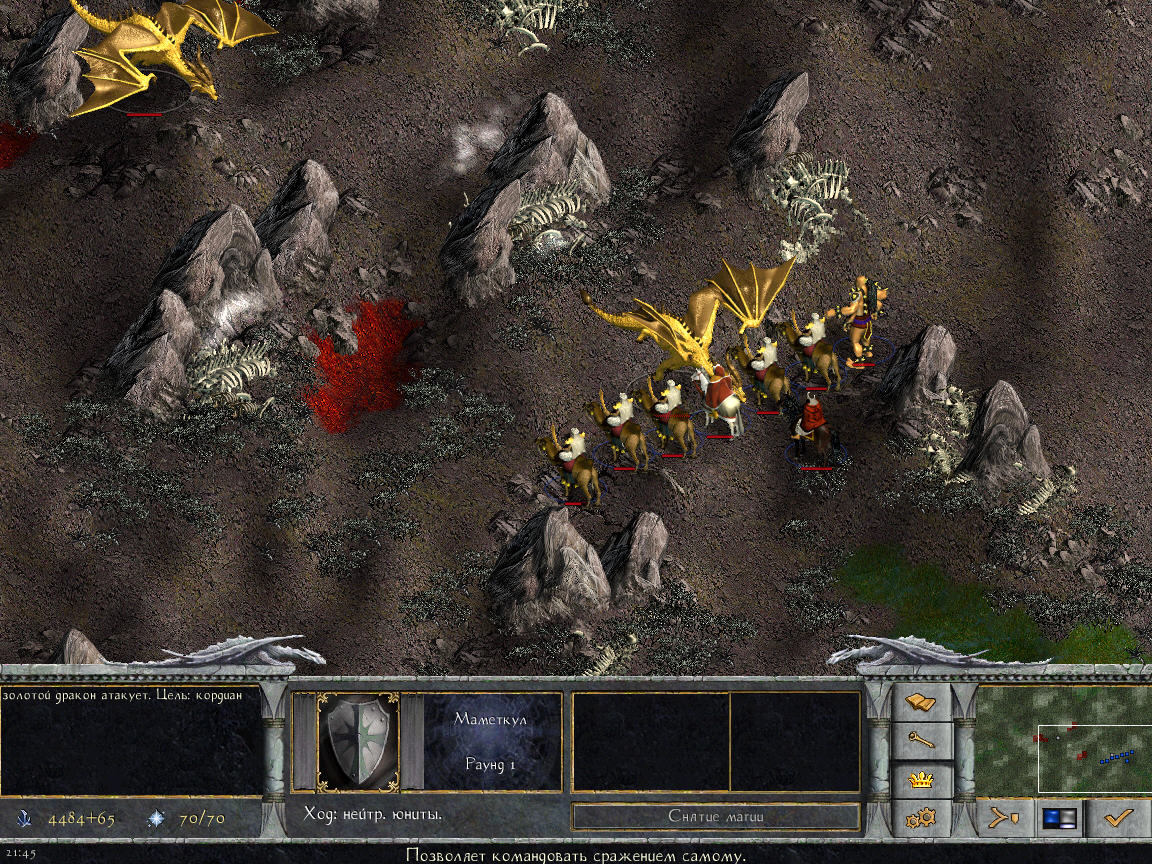
Task: Select the Маметкул shield emblem portrait
Action: (x=358, y=743)
